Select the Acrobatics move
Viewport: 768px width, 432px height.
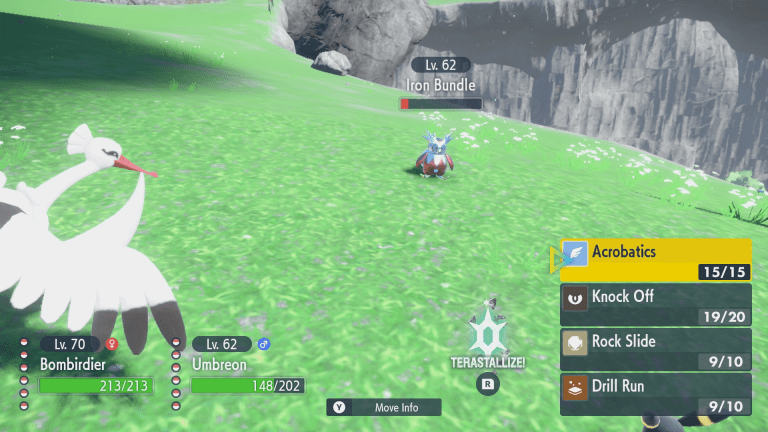(x=655, y=258)
